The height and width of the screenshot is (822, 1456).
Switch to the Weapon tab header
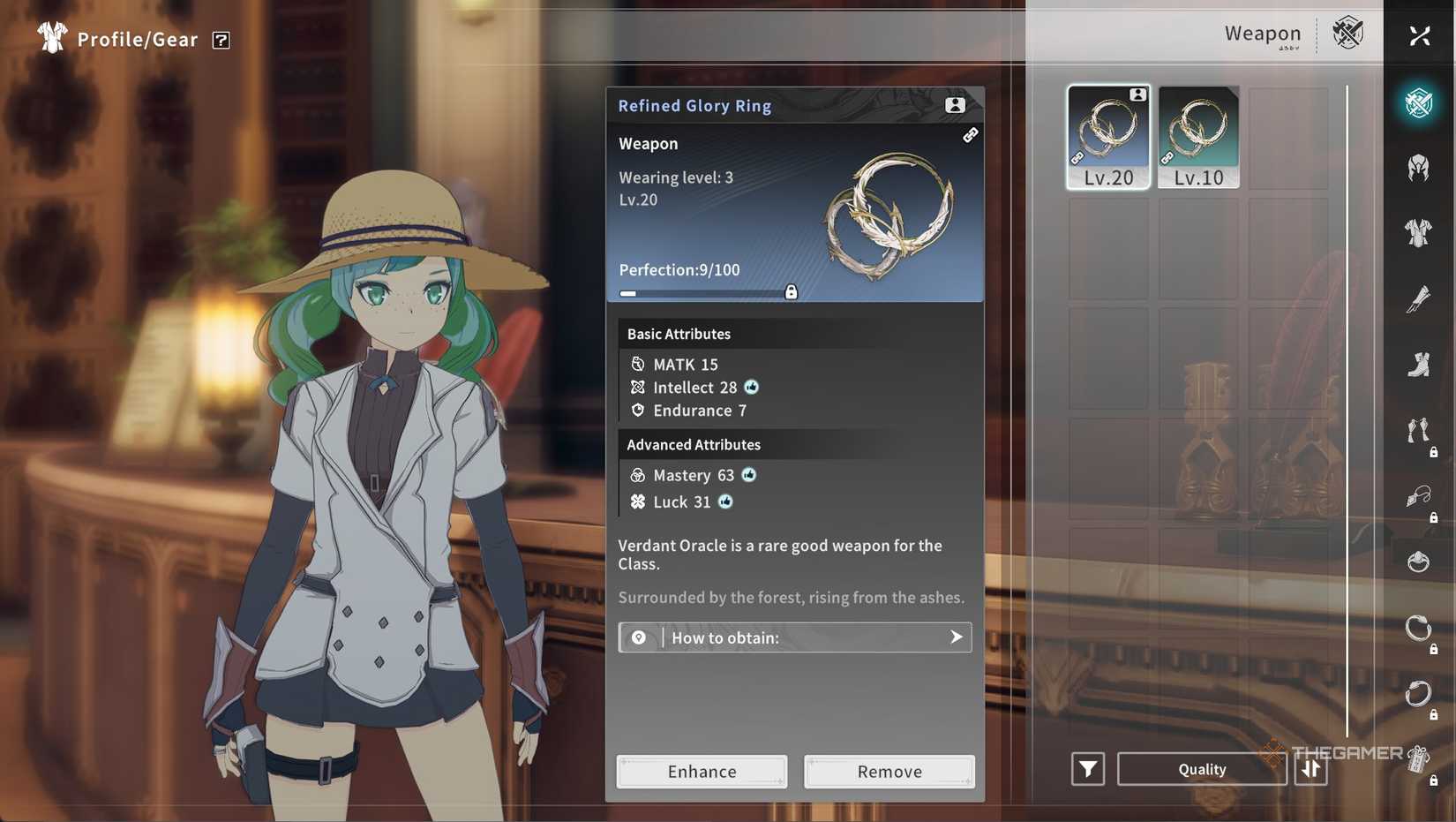pyautogui.click(x=1262, y=34)
